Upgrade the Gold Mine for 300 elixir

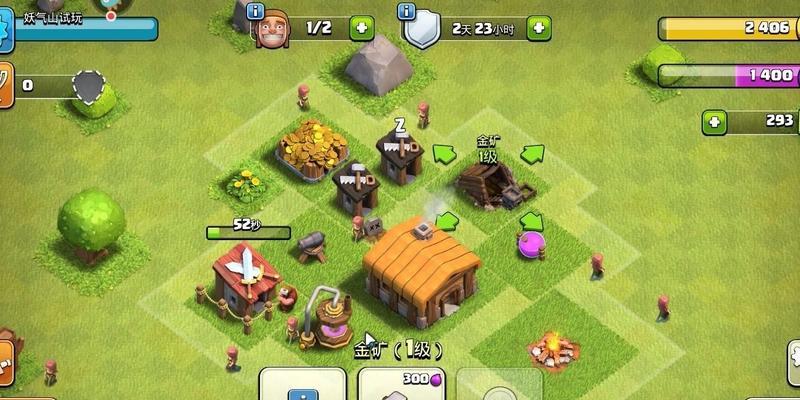[x=401, y=384]
